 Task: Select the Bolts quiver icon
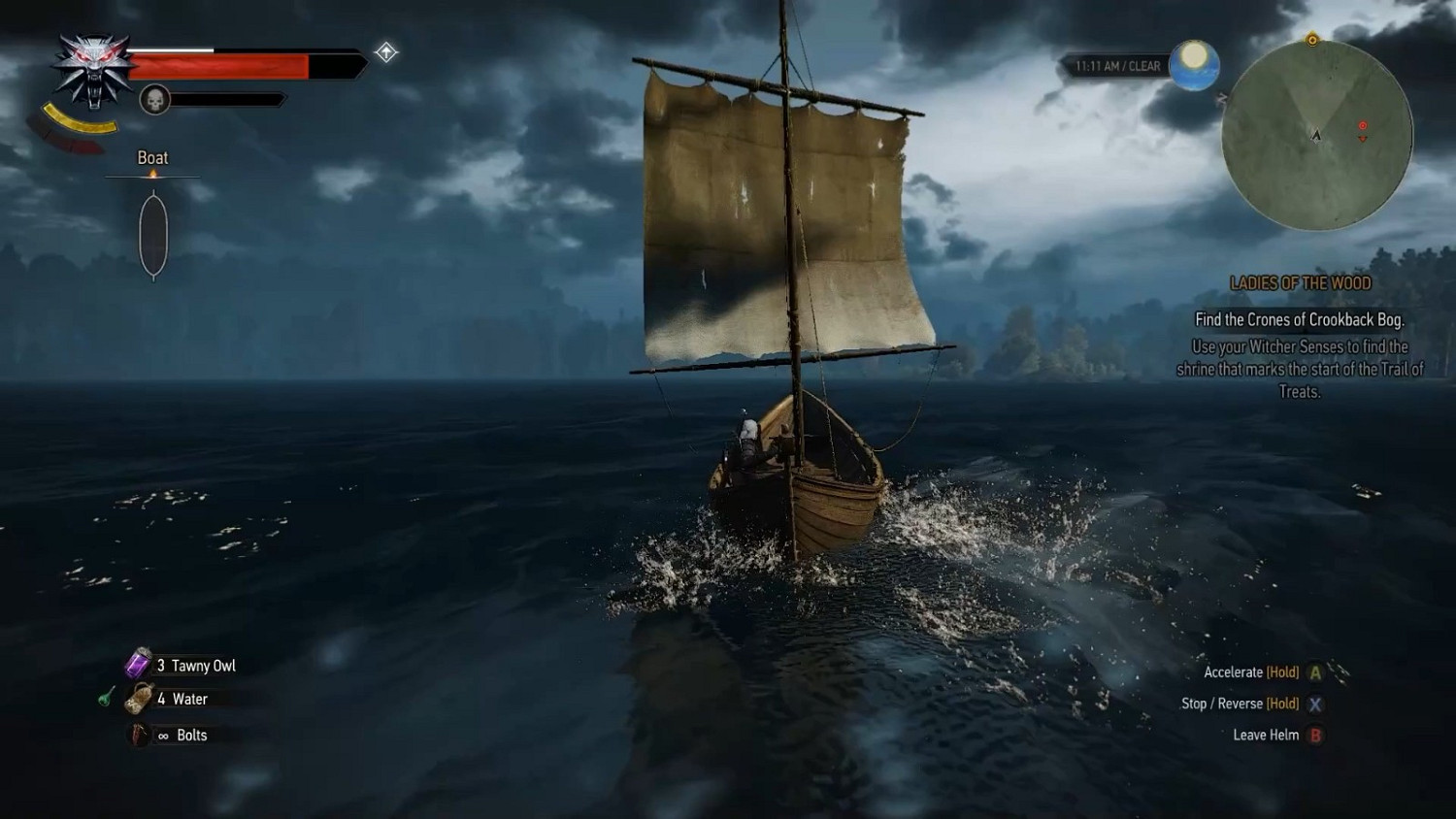click(135, 735)
